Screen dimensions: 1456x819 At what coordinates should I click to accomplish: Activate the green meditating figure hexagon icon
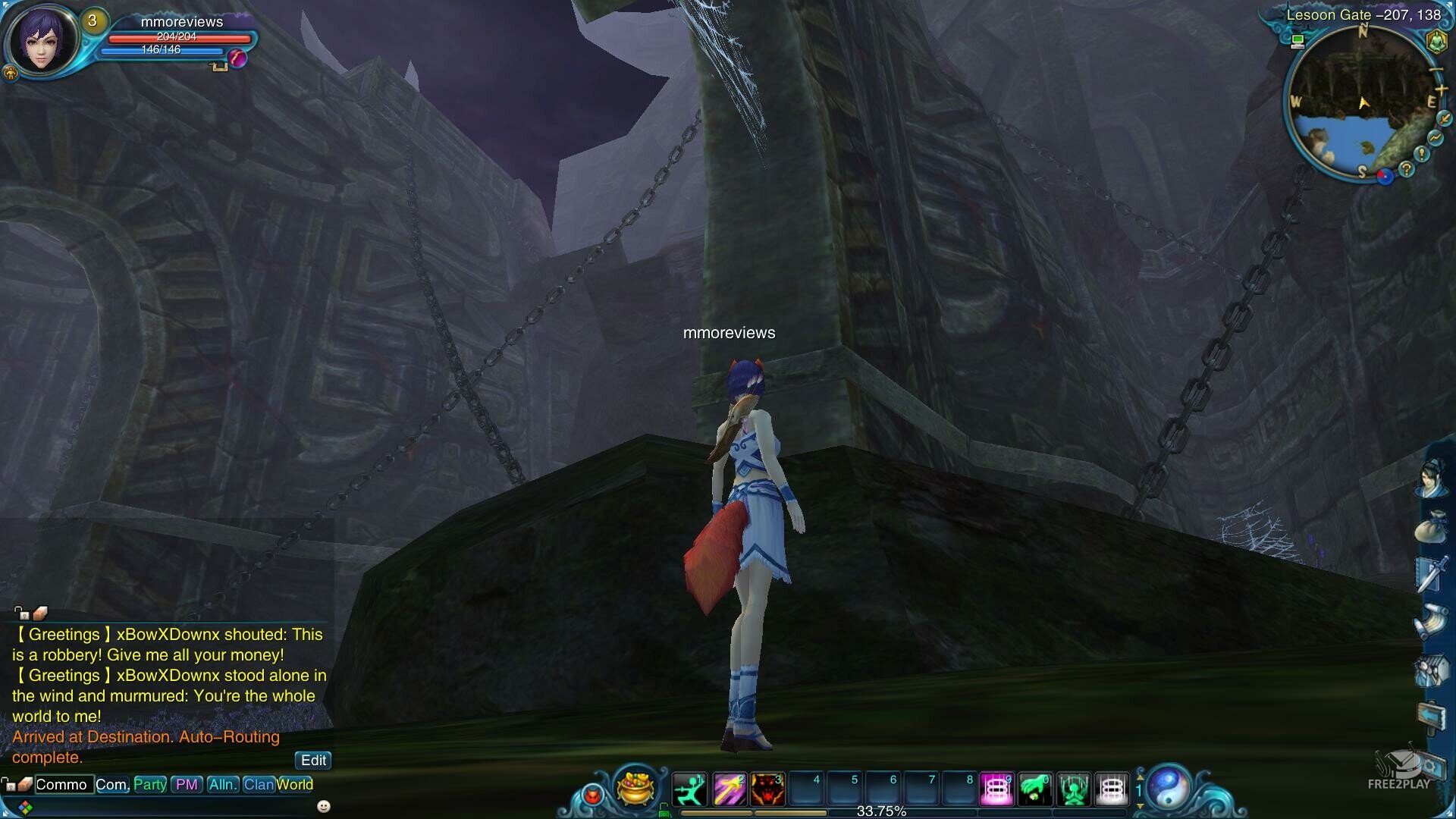tap(1436, 42)
